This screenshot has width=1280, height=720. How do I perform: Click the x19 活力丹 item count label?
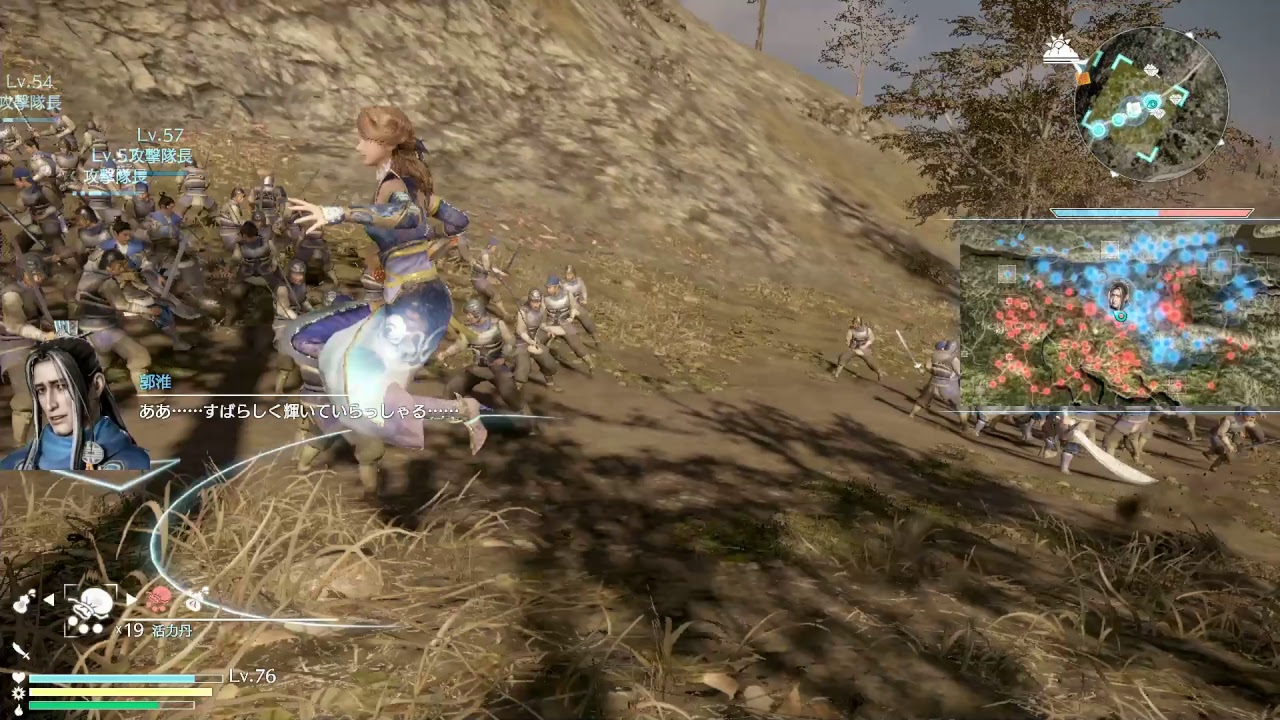153,627
